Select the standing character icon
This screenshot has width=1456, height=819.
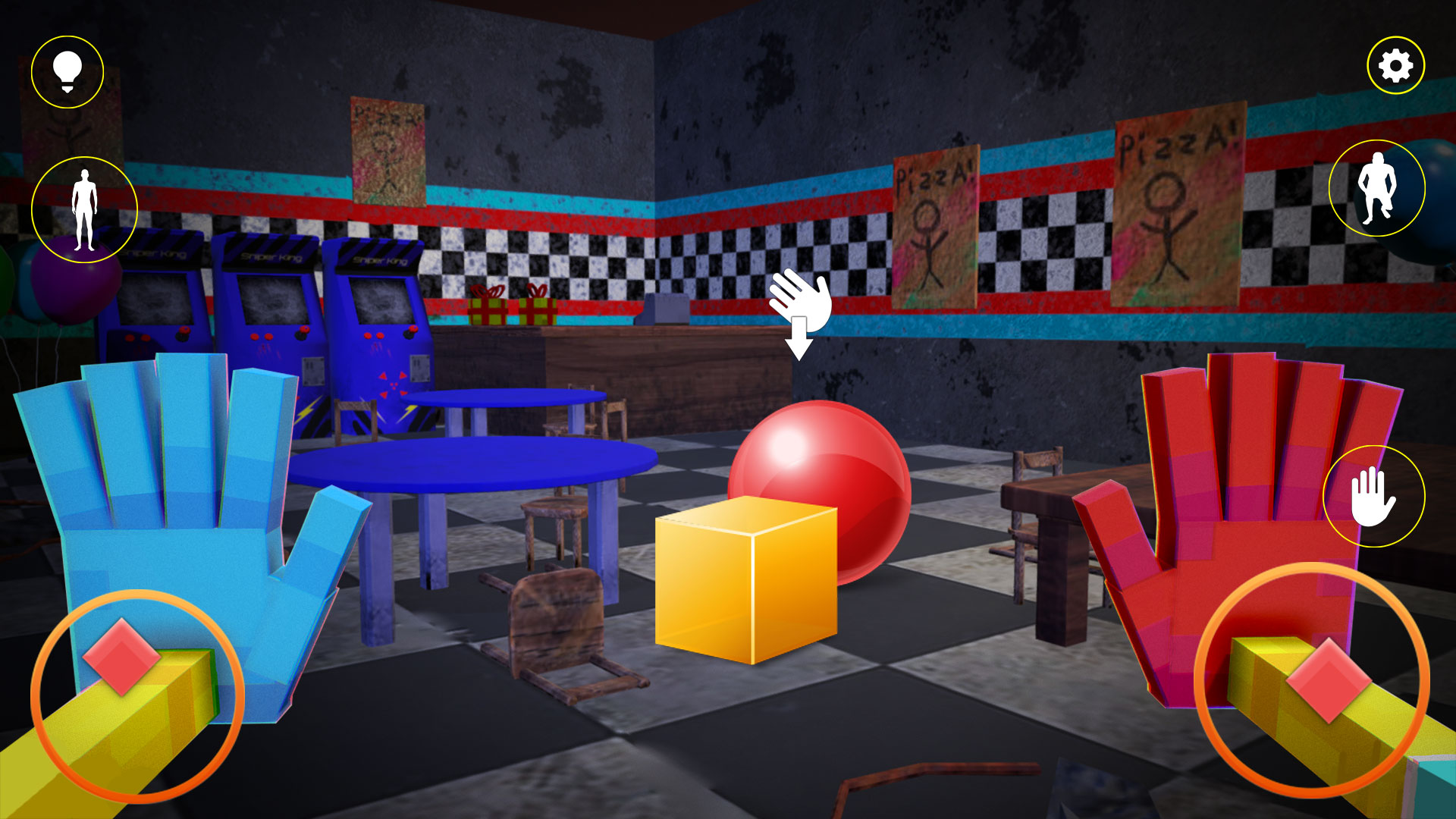[x=83, y=206]
